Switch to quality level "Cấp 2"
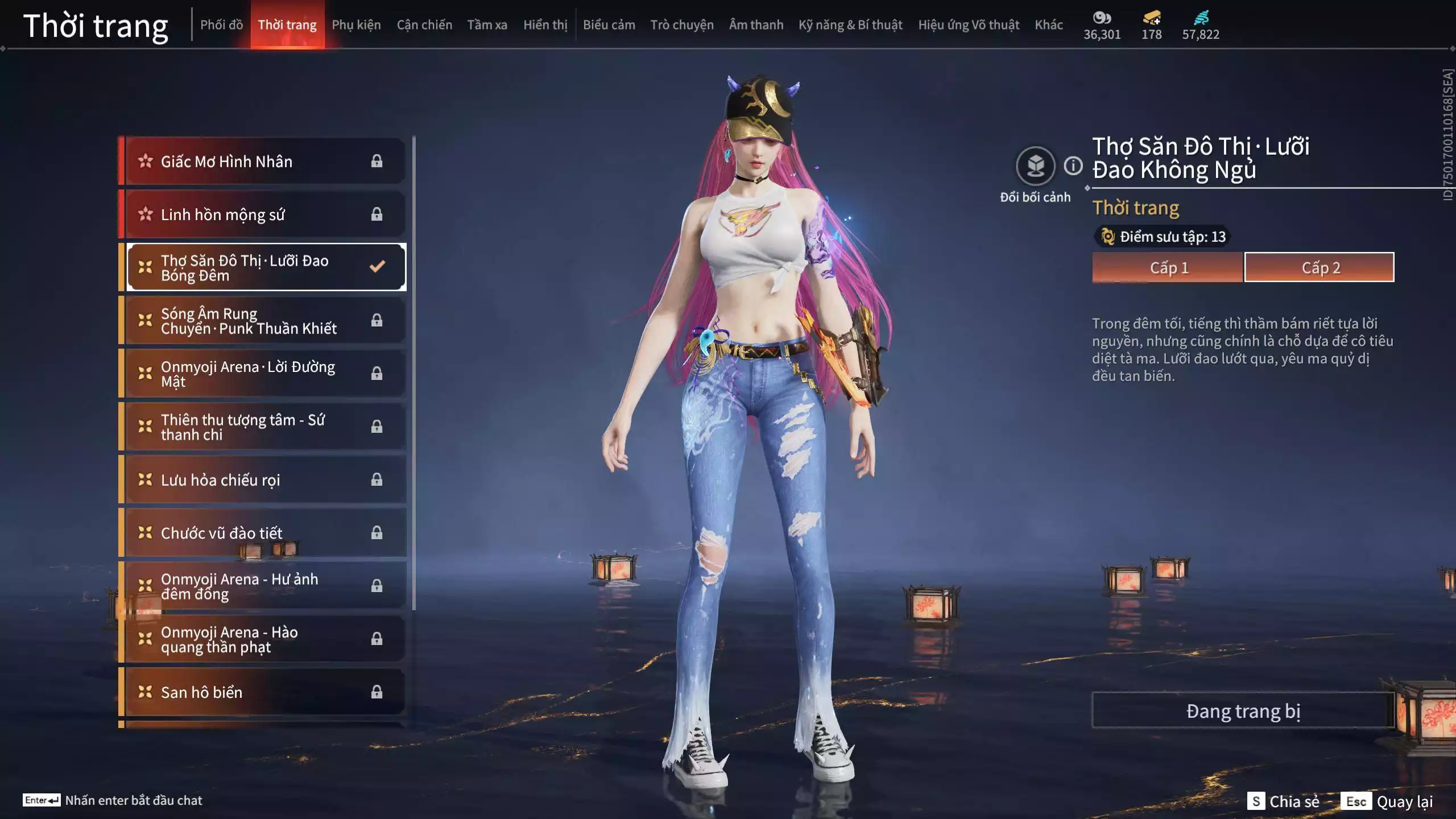Image resolution: width=1456 pixels, height=819 pixels. (1321, 267)
